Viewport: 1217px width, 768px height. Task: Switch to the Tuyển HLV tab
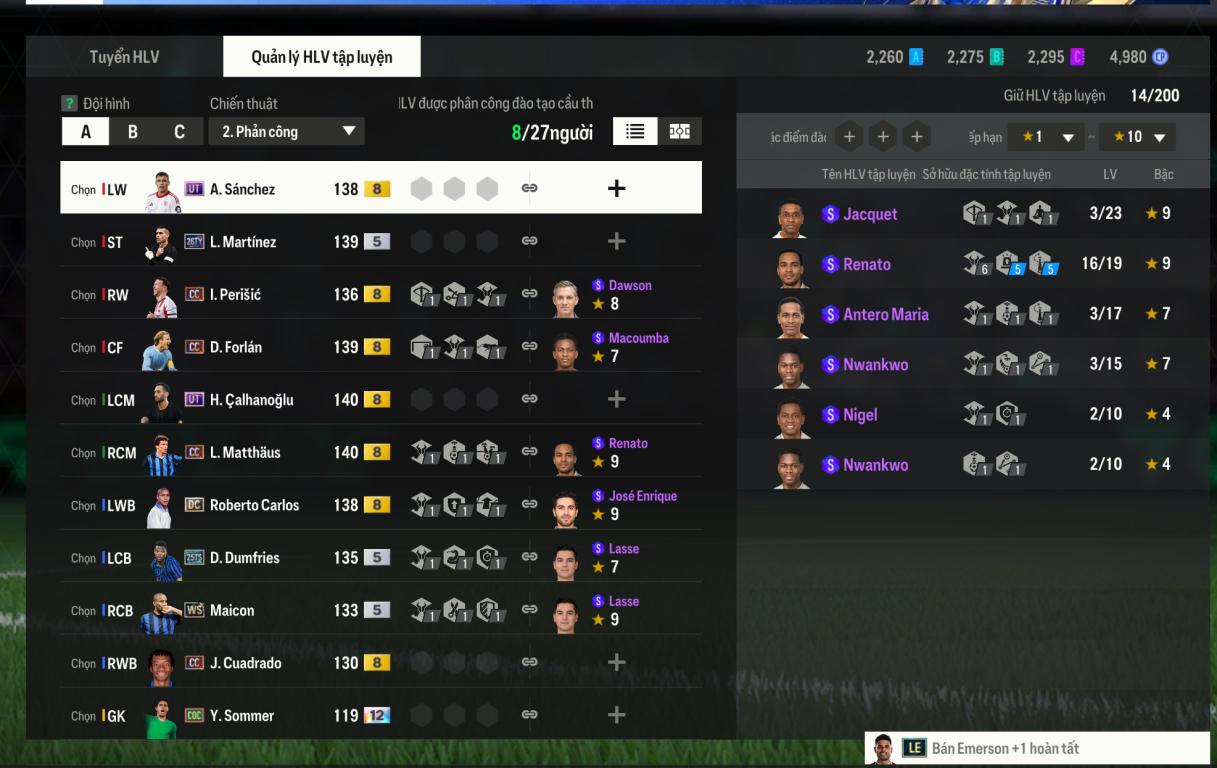click(124, 57)
